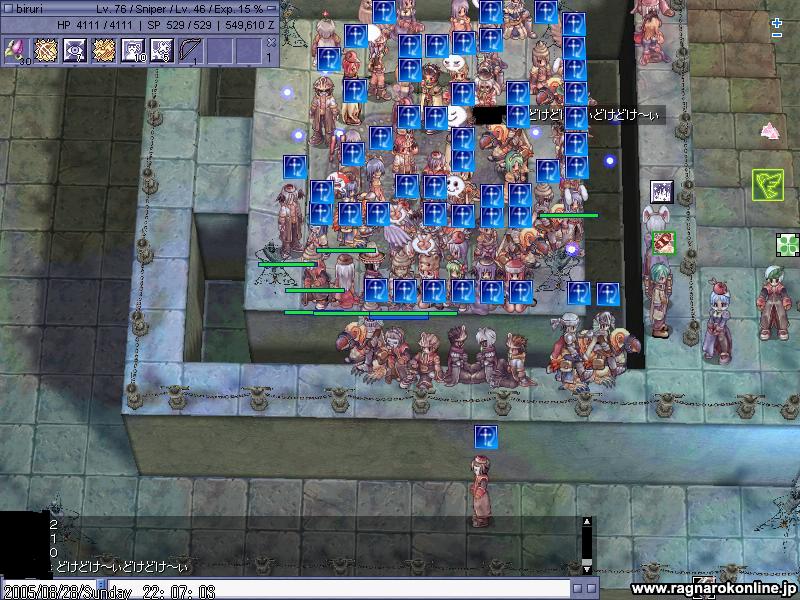Zoom out the minimap with minus
Viewport: 800px width, 600px height.
pyautogui.click(x=777, y=36)
